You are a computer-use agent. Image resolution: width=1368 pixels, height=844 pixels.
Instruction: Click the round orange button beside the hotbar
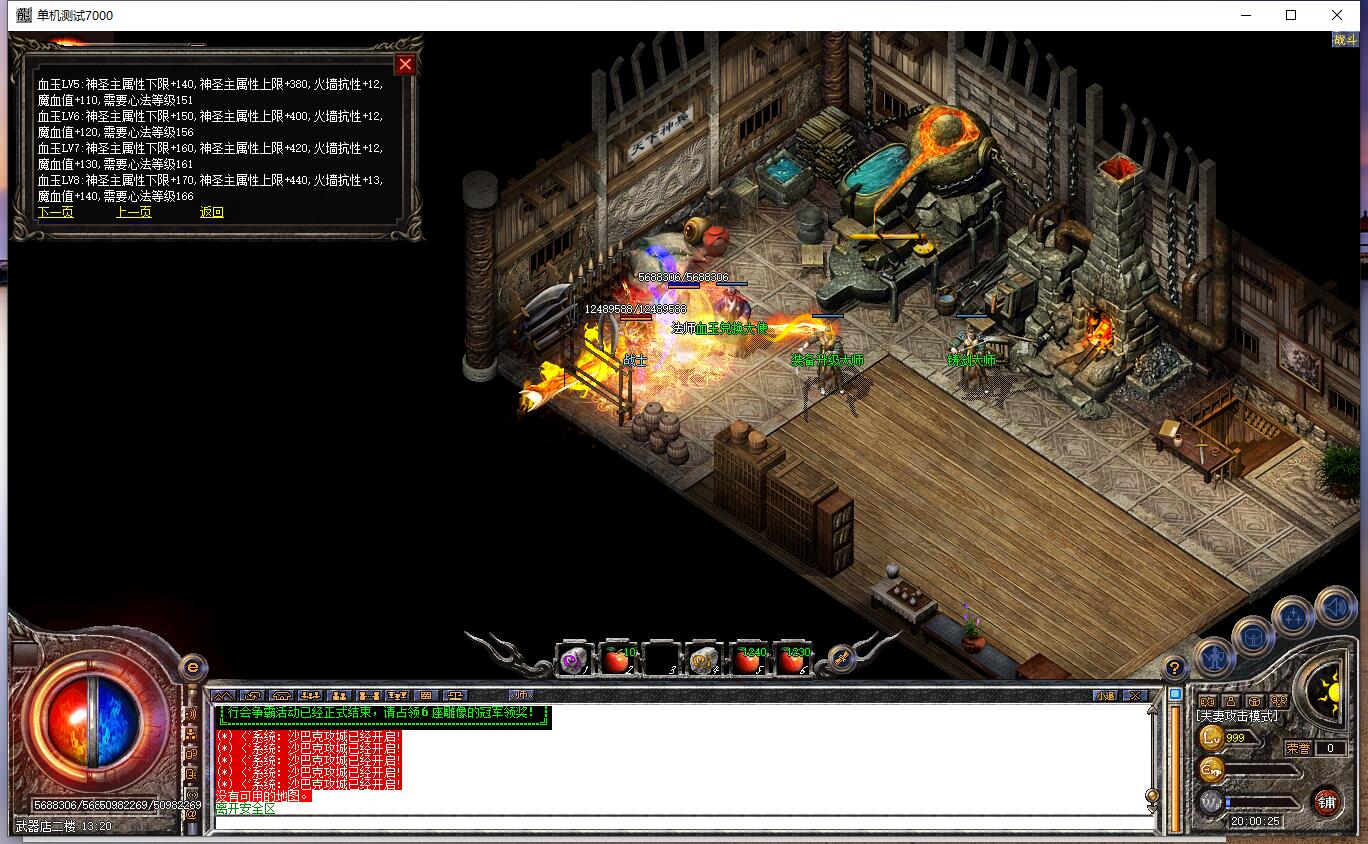point(841,659)
